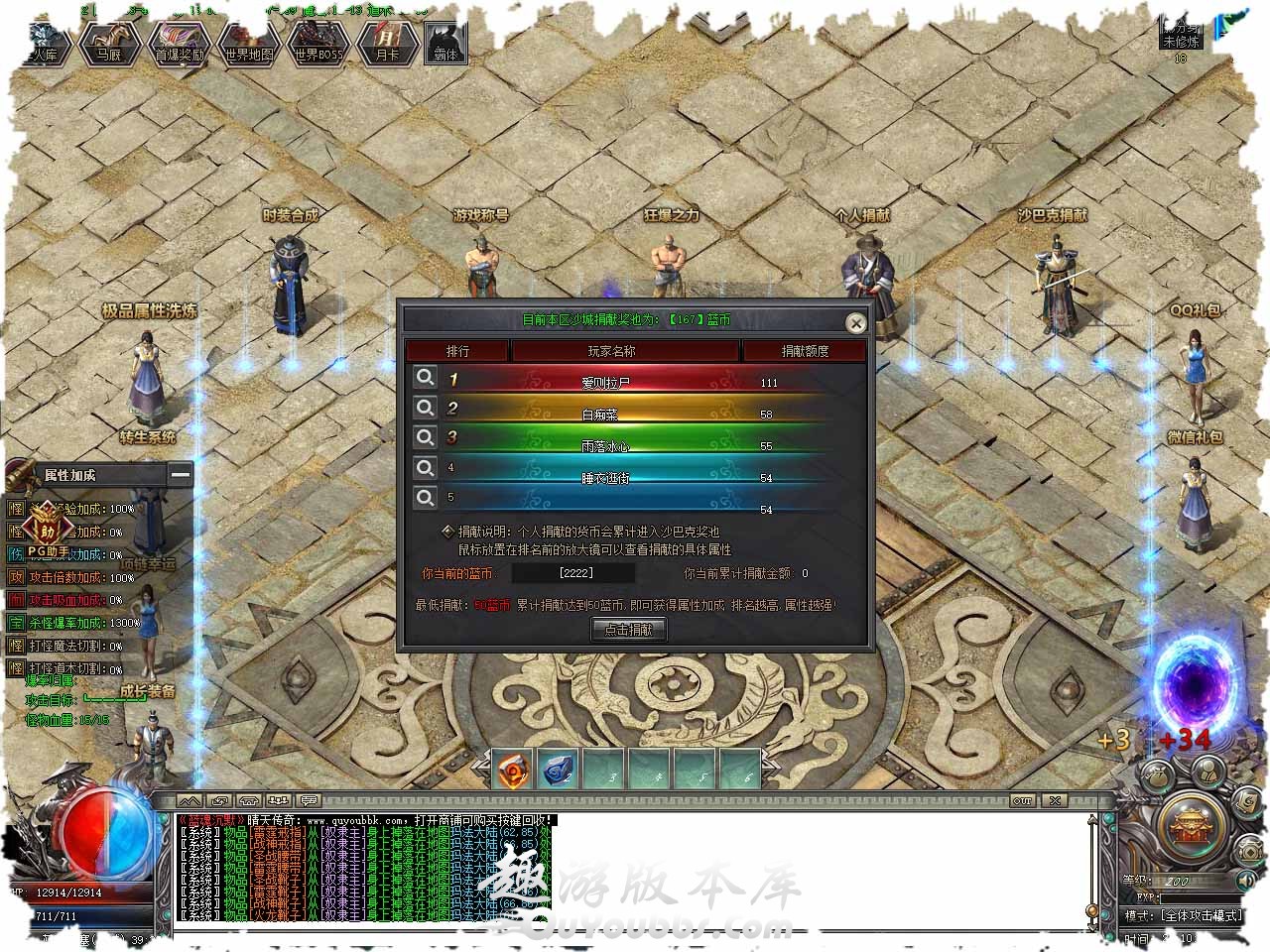
Task: View rank 2 donor details via magnifier
Action: pos(426,408)
